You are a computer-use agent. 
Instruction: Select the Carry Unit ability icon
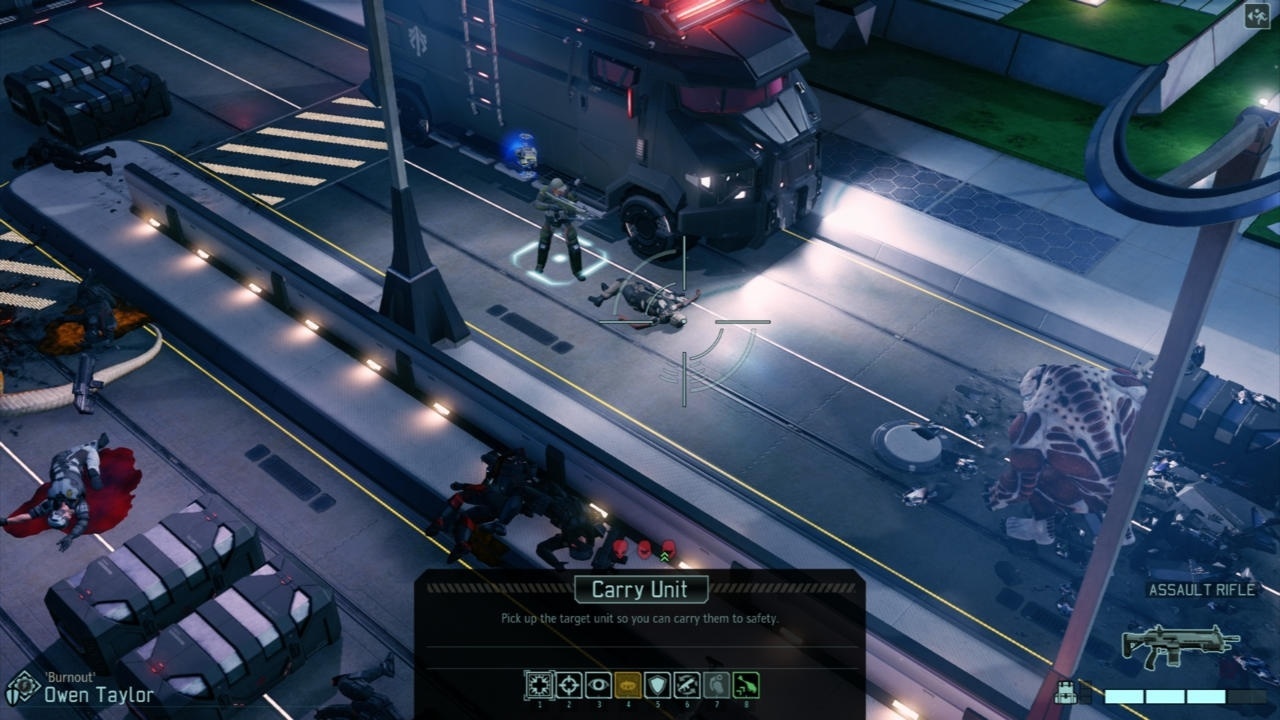539,685
